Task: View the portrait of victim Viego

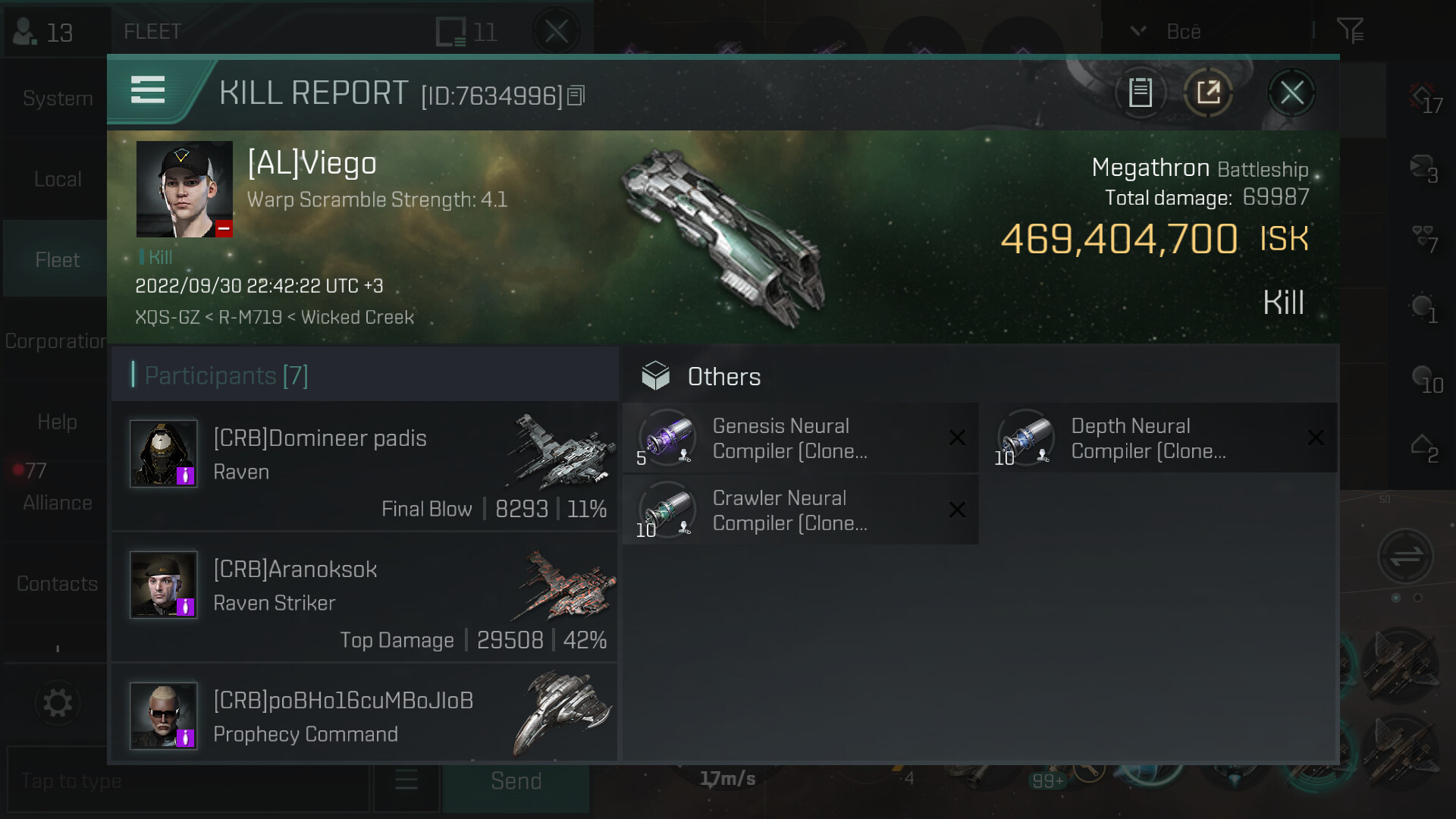Action: (184, 190)
